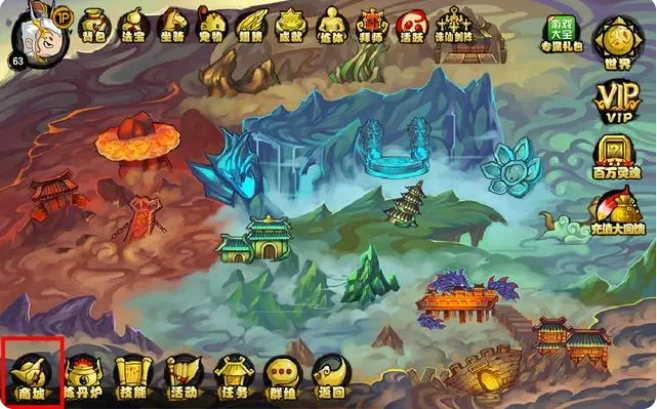The width and height of the screenshot is (657, 409).
Task: Claim the 专属礼包 exclusive gift pack
Action: pyautogui.click(x=562, y=34)
